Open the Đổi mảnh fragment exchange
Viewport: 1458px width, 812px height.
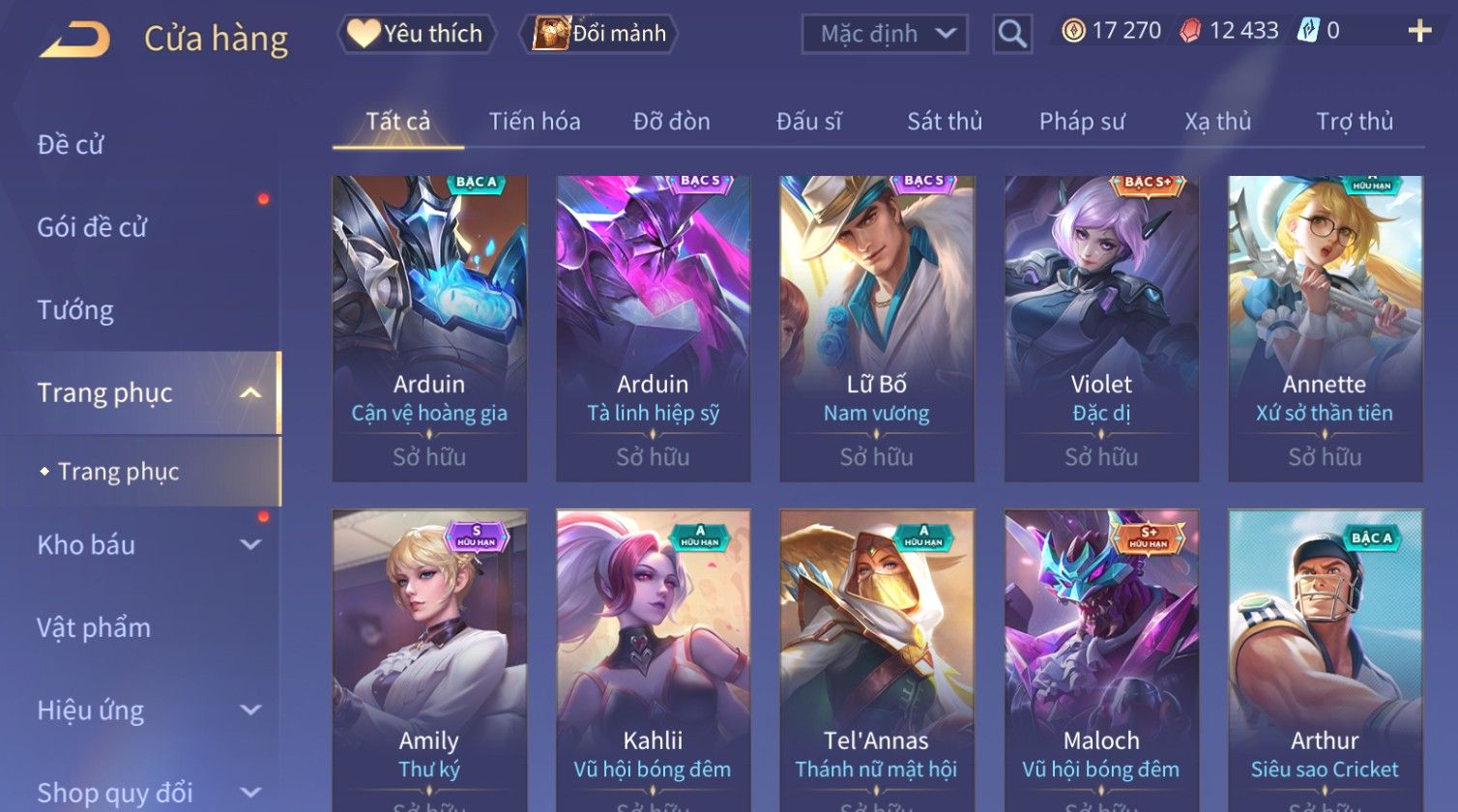[599, 34]
